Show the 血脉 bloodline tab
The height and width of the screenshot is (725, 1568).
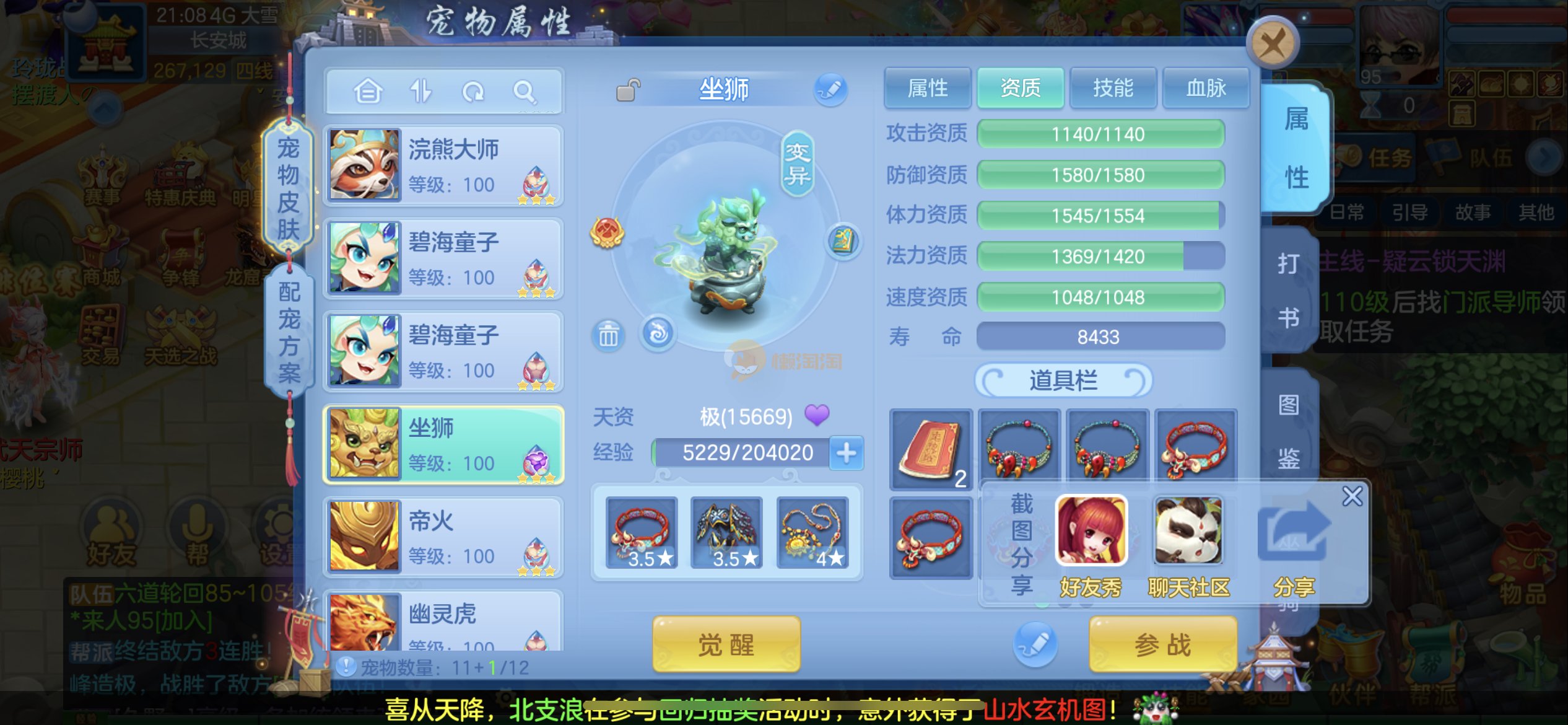point(1205,88)
